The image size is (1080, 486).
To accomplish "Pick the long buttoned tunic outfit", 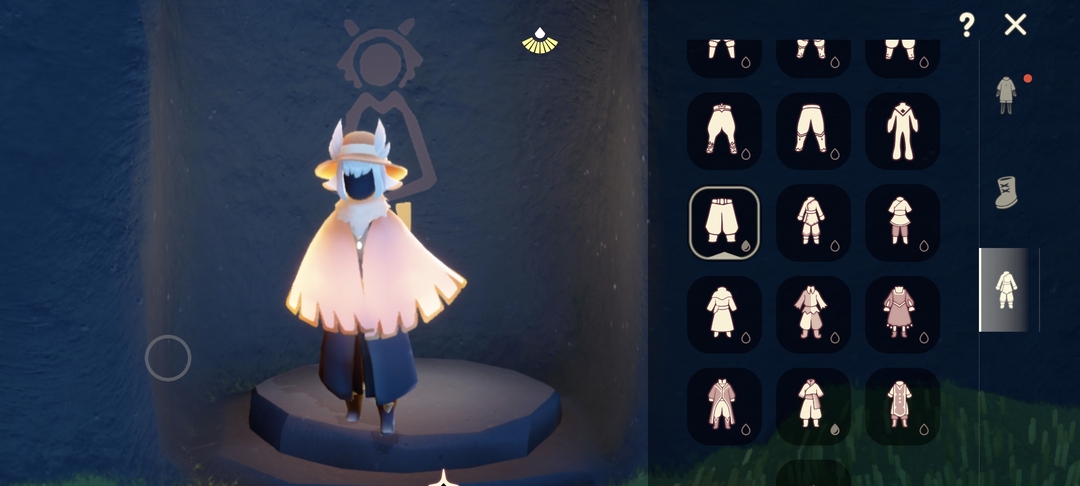I will point(902,406).
